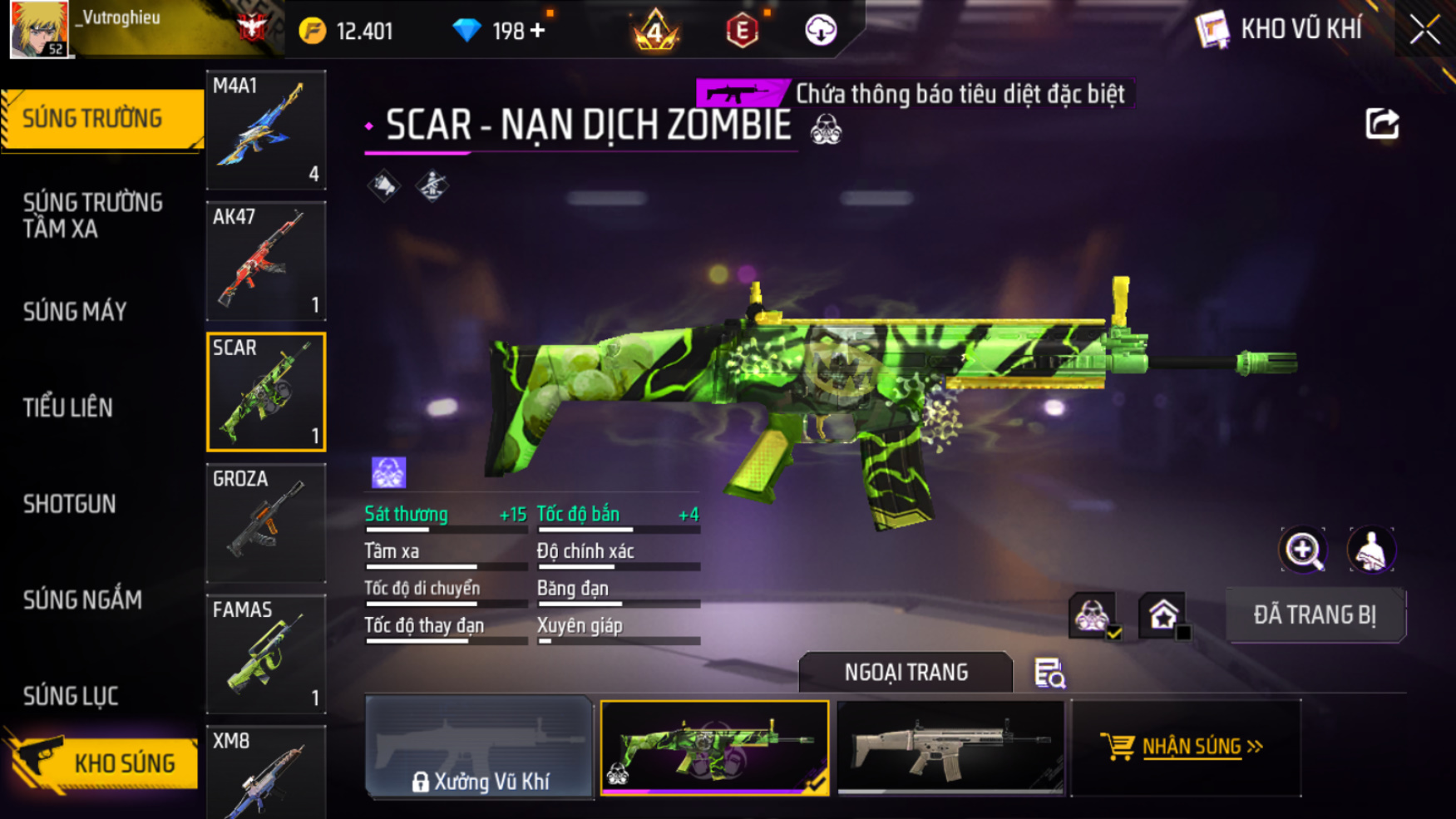
Task: Pick the FAMAS weapon tile
Action: pyautogui.click(x=266, y=654)
